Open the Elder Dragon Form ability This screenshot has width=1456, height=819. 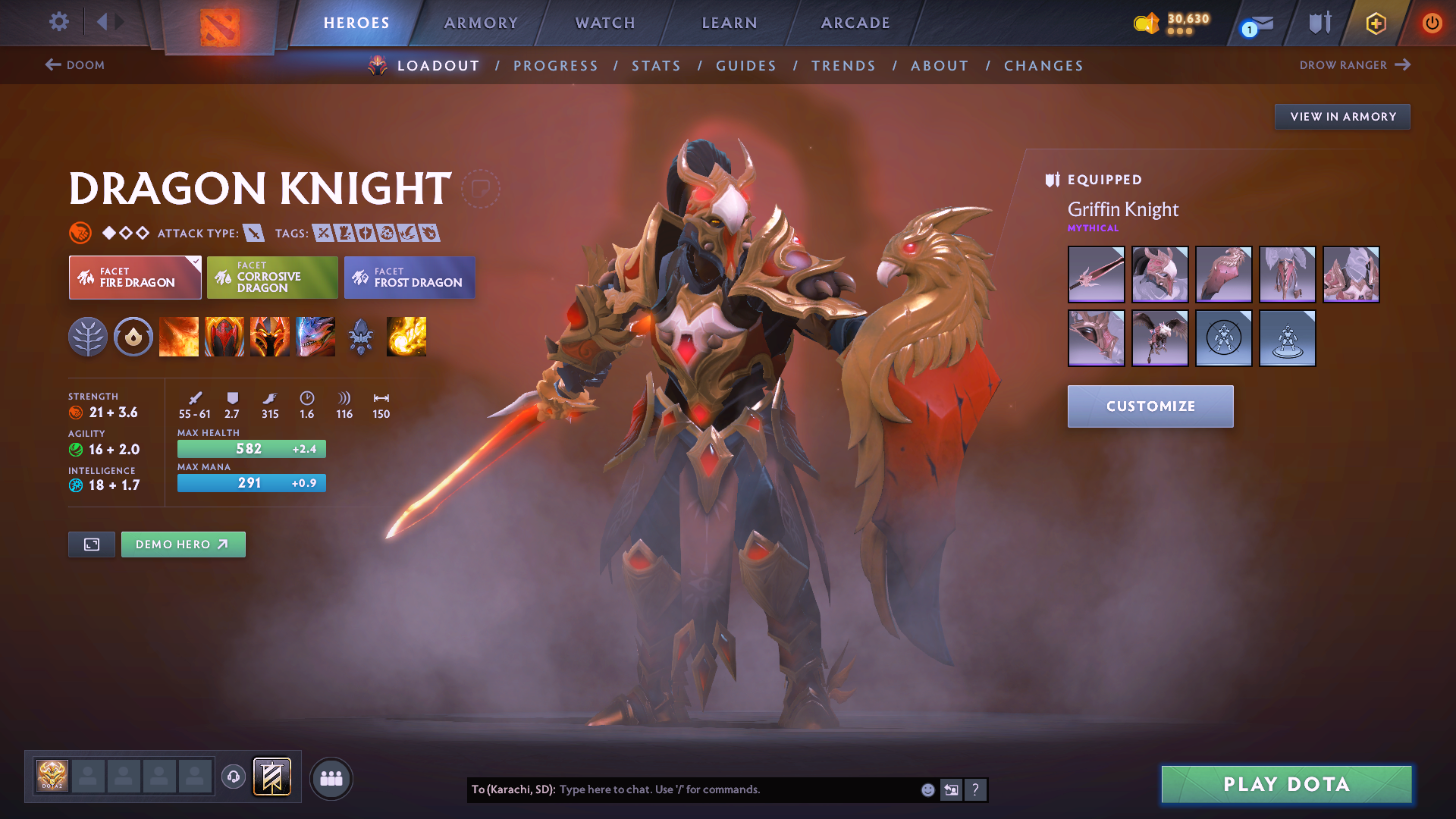[315, 337]
